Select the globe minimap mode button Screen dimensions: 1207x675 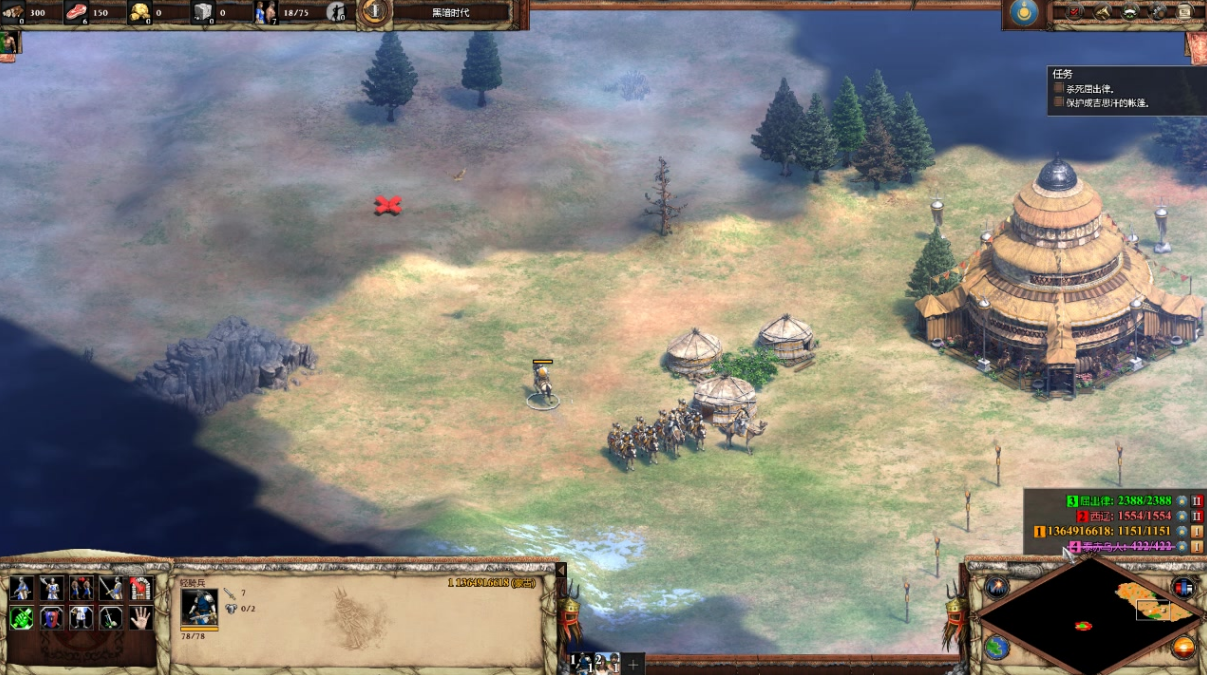(995, 647)
